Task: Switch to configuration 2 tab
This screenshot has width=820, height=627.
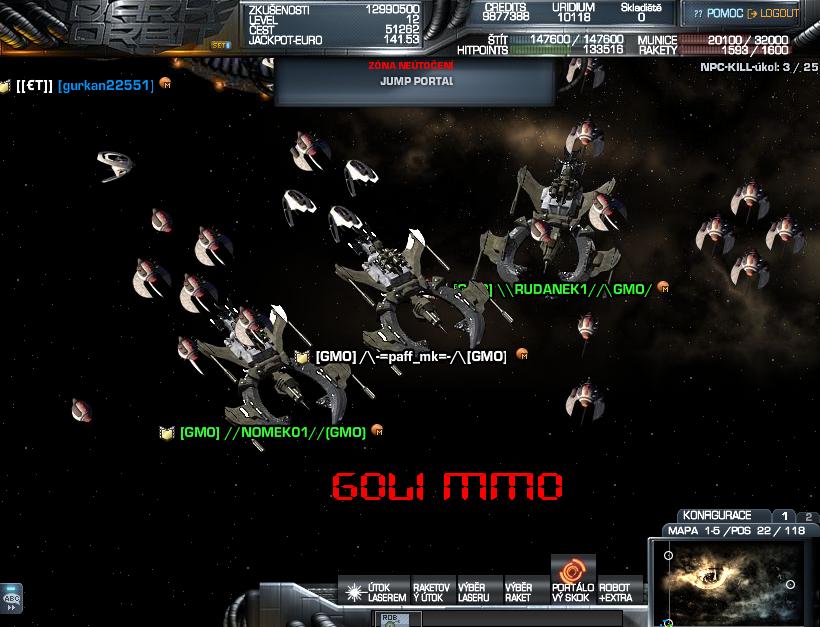Action: pyautogui.click(x=808, y=517)
